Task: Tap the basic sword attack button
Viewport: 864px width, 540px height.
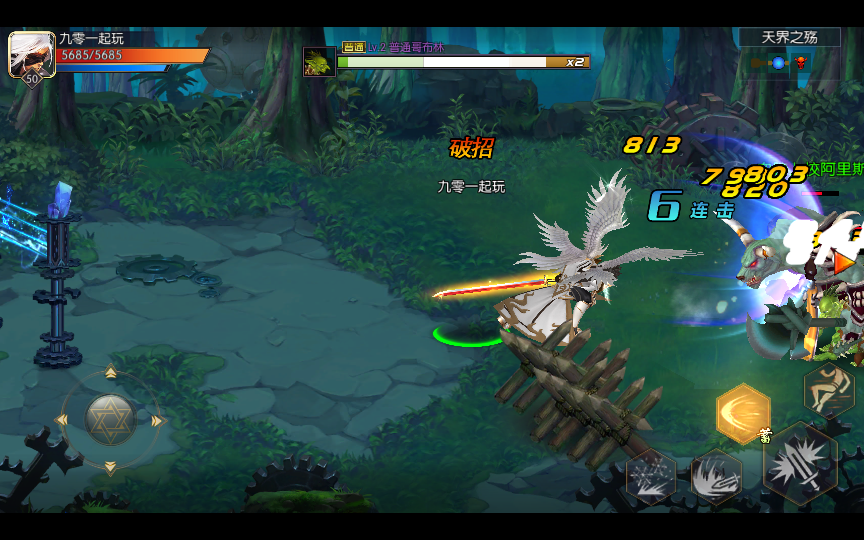Action: pyautogui.click(x=801, y=463)
